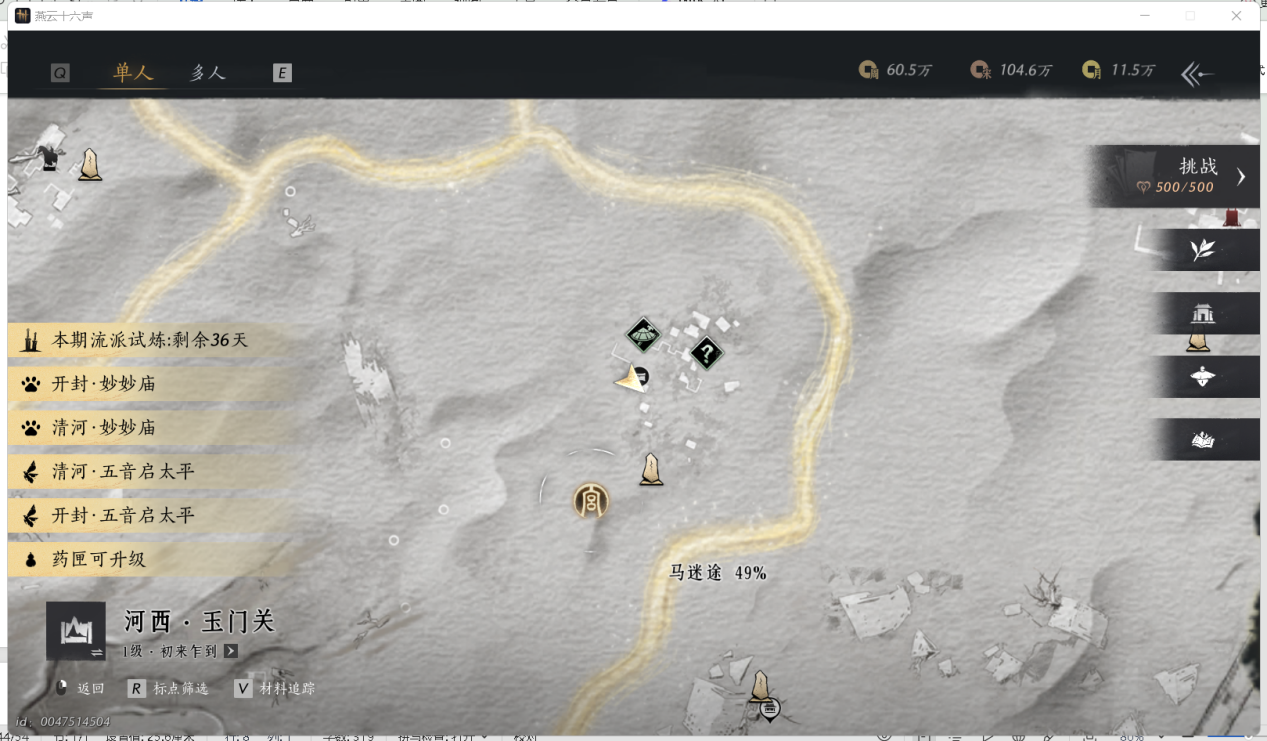Select the 开封·五音启太平 tracker entry

(x=123, y=516)
